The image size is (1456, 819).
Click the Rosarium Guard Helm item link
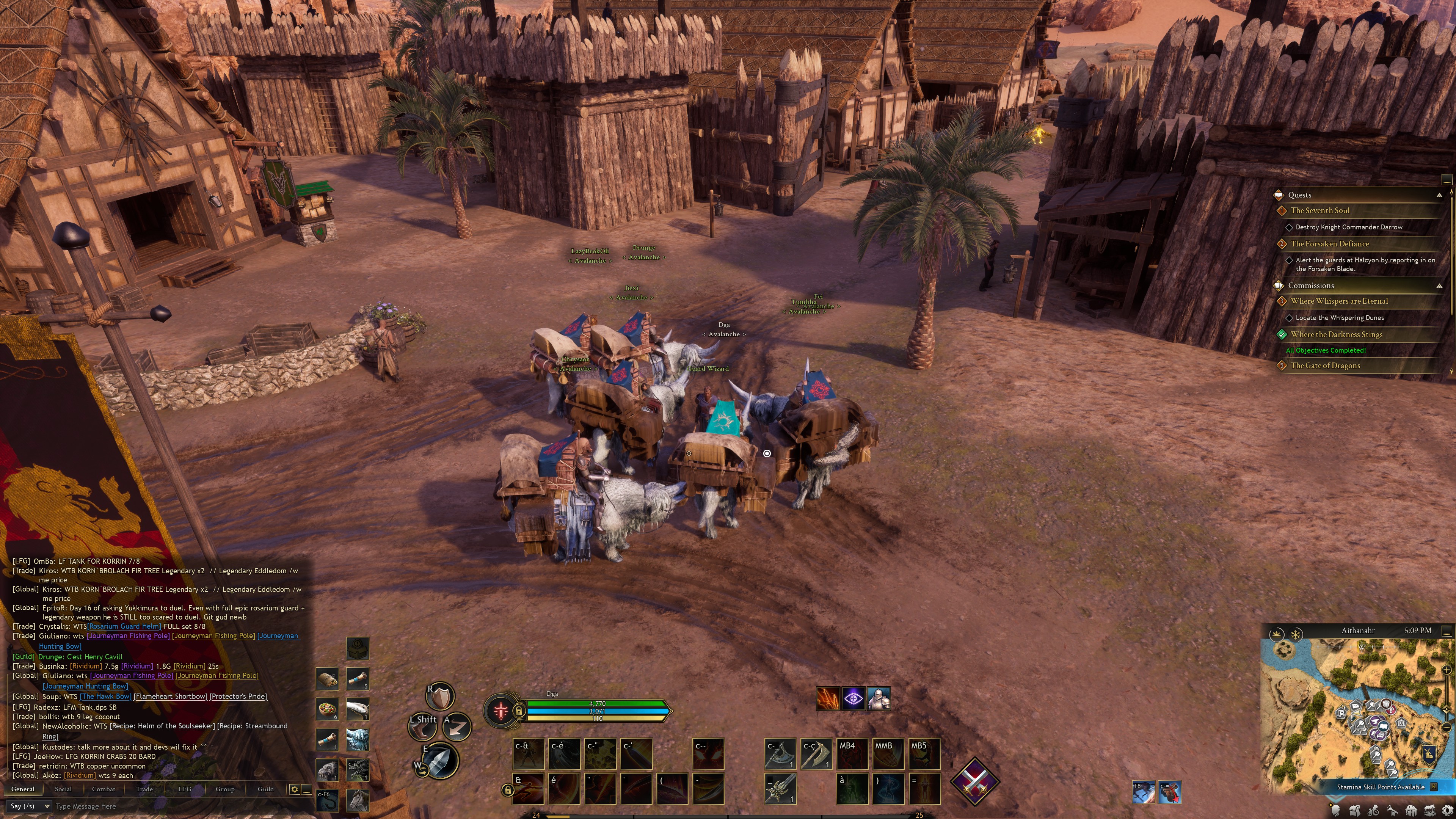[x=124, y=626]
